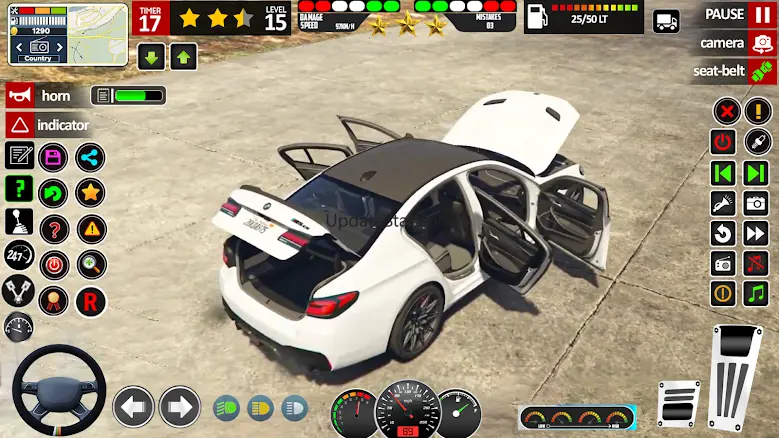Sound the horn

coord(39,96)
